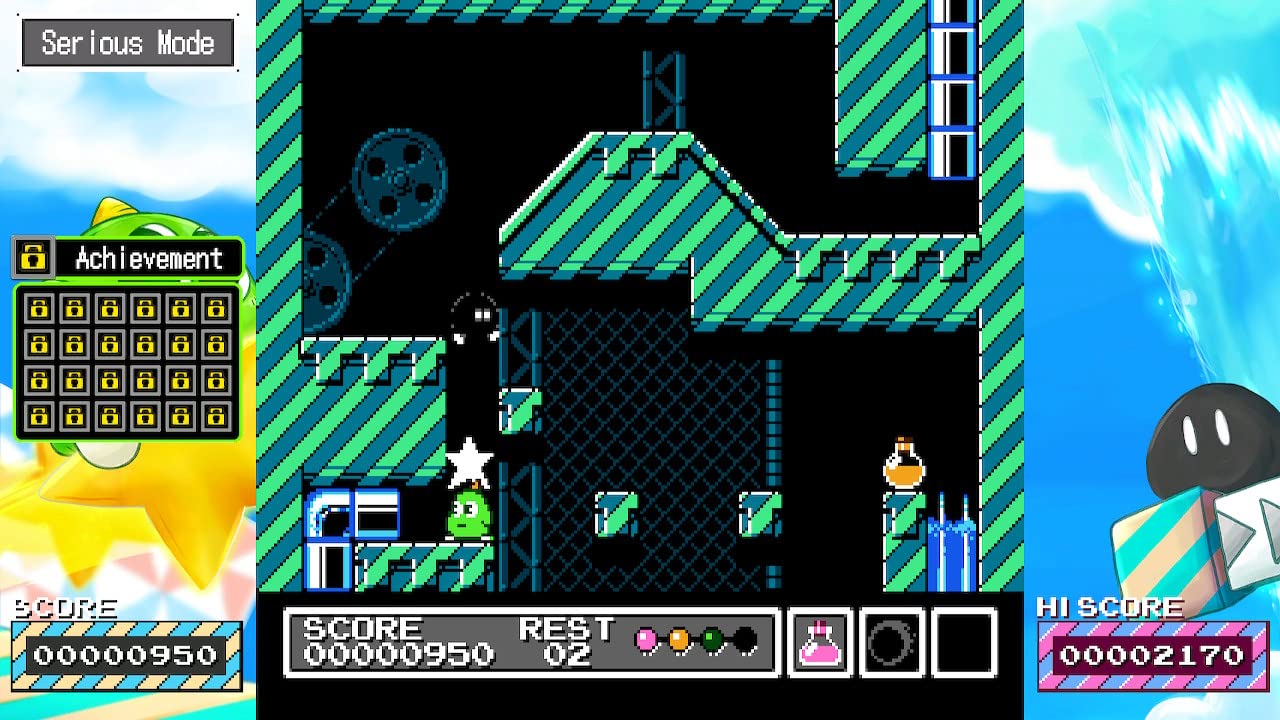
Task: Unlock the first achievement in the top row
Action: tap(39, 308)
